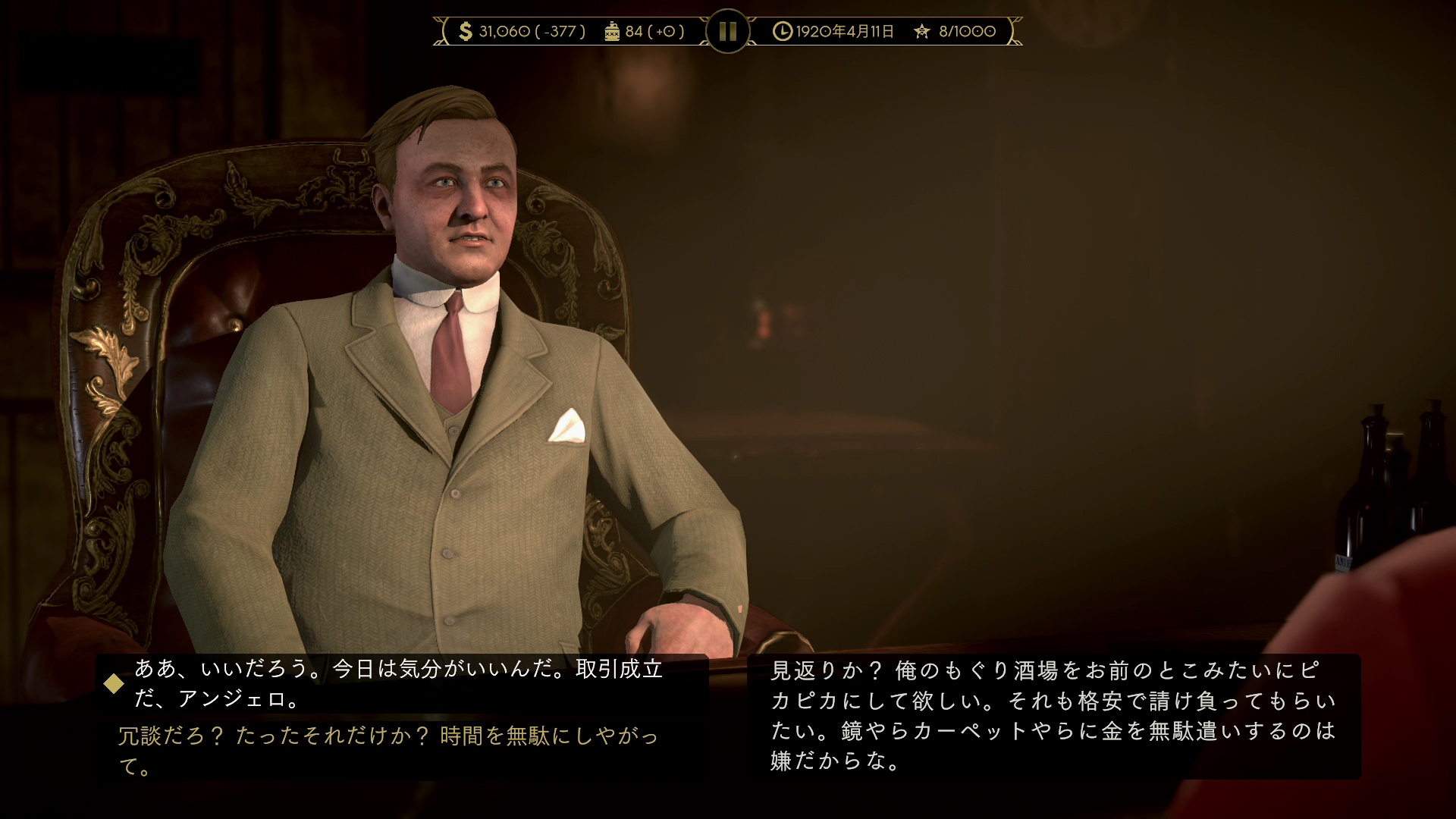The height and width of the screenshot is (819, 1456).
Task: Click the (+0) indicator next to the still icon
Action: (x=666, y=31)
